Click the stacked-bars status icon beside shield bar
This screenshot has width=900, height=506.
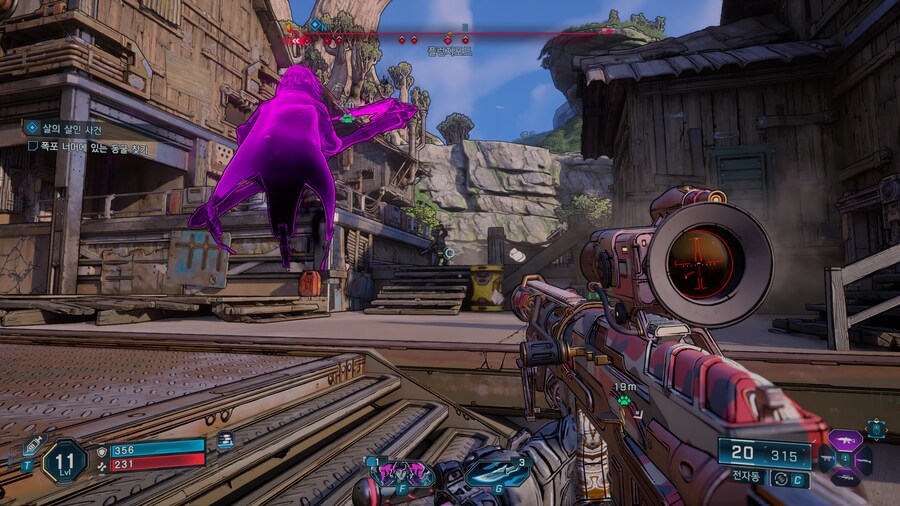[225, 441]
